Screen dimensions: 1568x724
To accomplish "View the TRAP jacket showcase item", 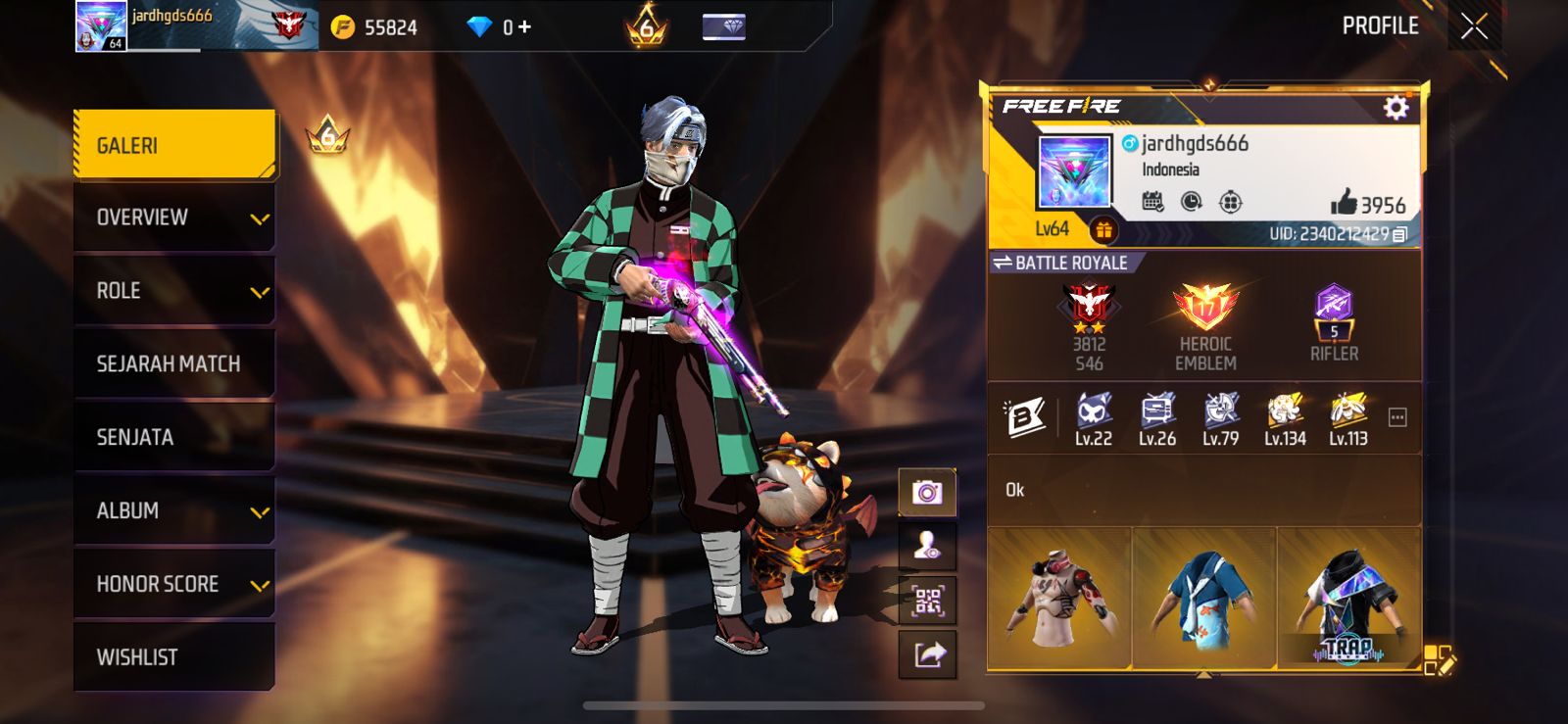I will tap(1349, 598).
